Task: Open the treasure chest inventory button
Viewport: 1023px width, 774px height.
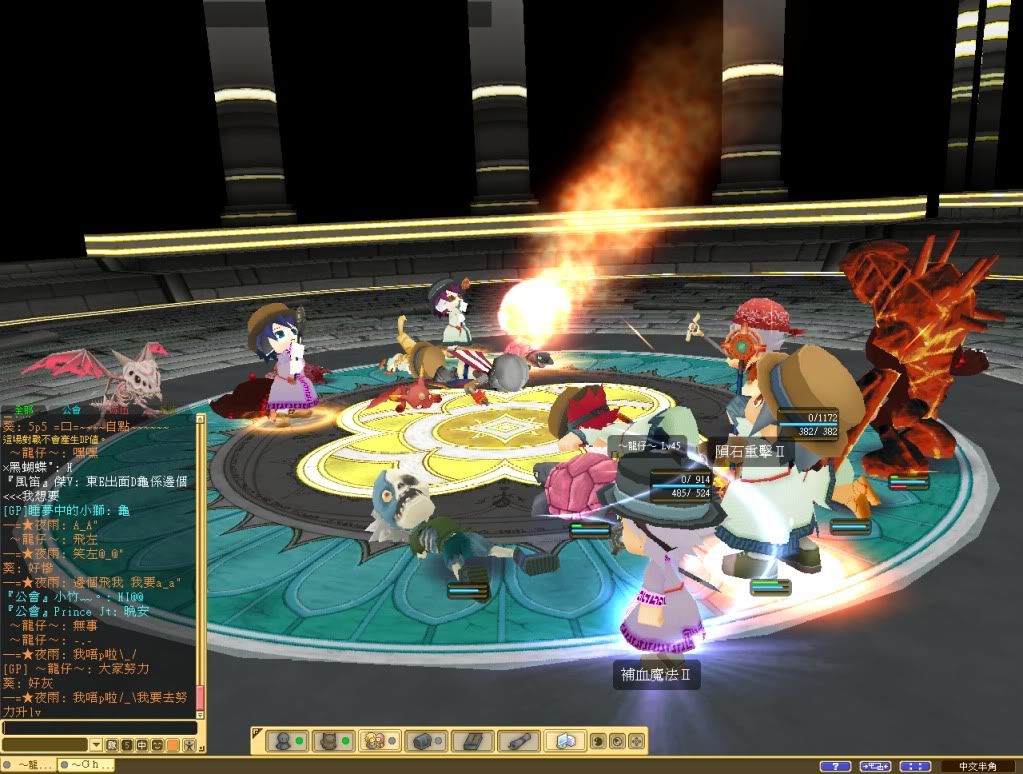Action: tap(424, 741)
